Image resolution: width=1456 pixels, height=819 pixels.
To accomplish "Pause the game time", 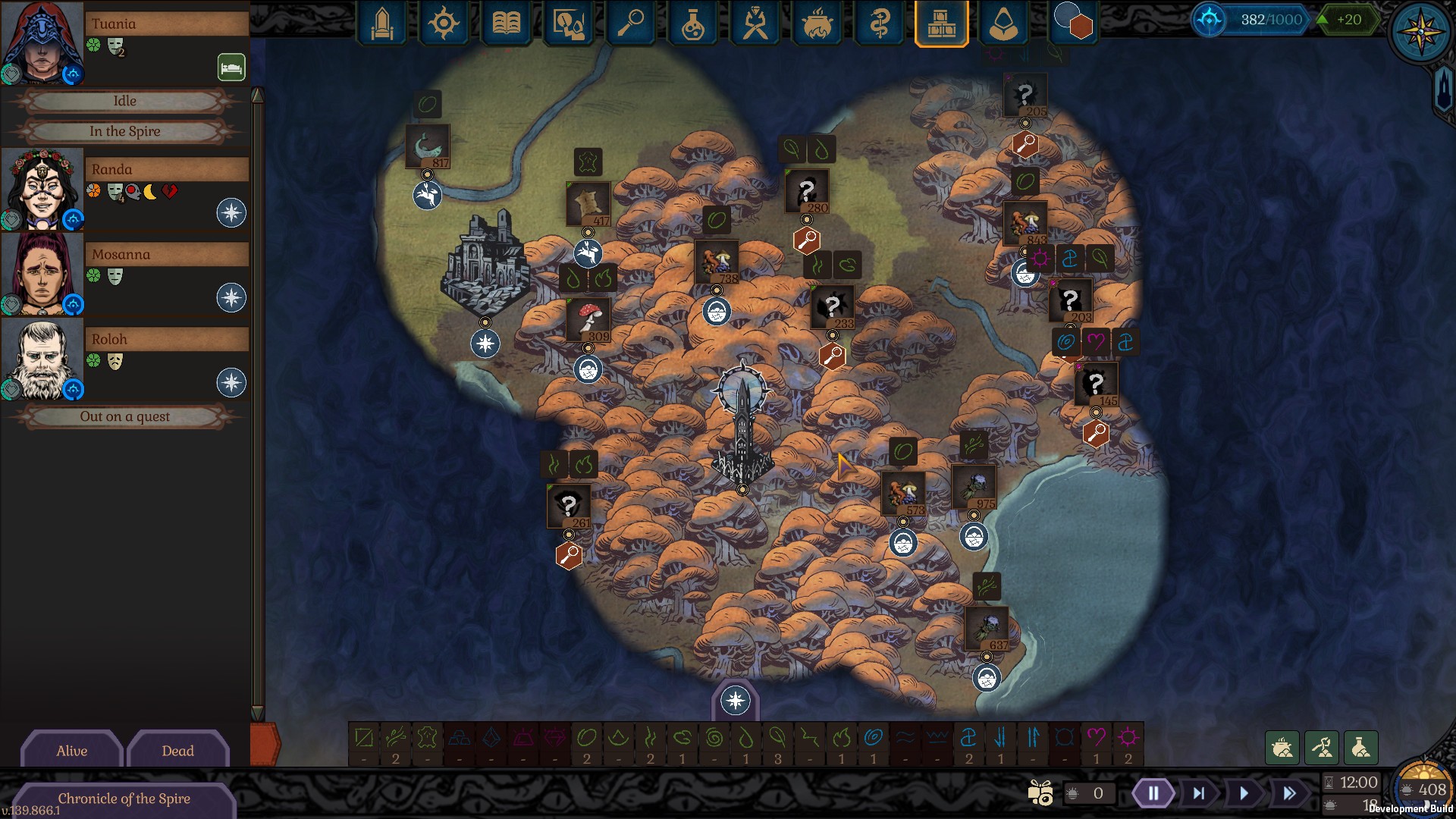I will [1153, 793].
